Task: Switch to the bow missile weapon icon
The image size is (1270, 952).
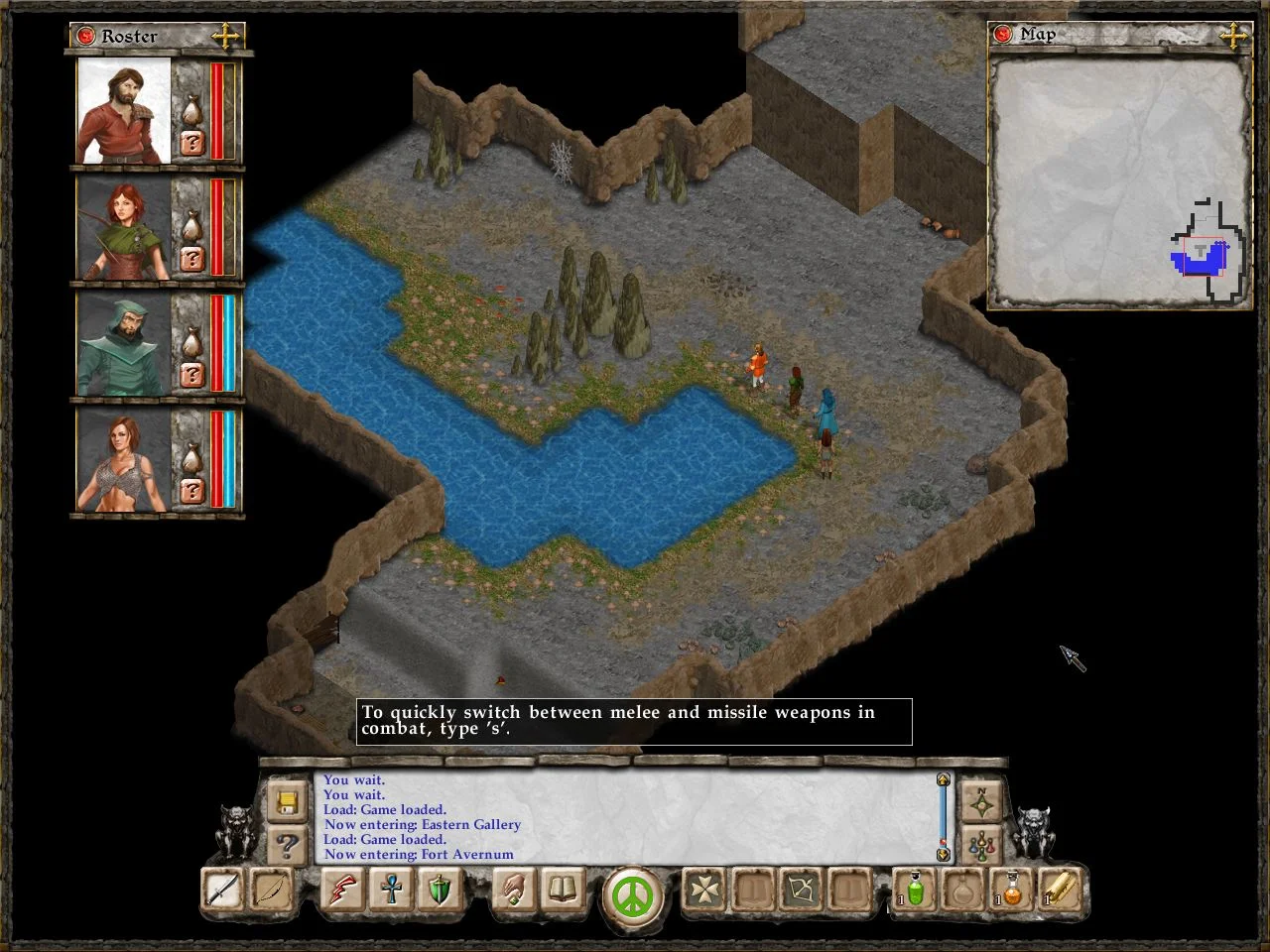Action: click(273, 891)
